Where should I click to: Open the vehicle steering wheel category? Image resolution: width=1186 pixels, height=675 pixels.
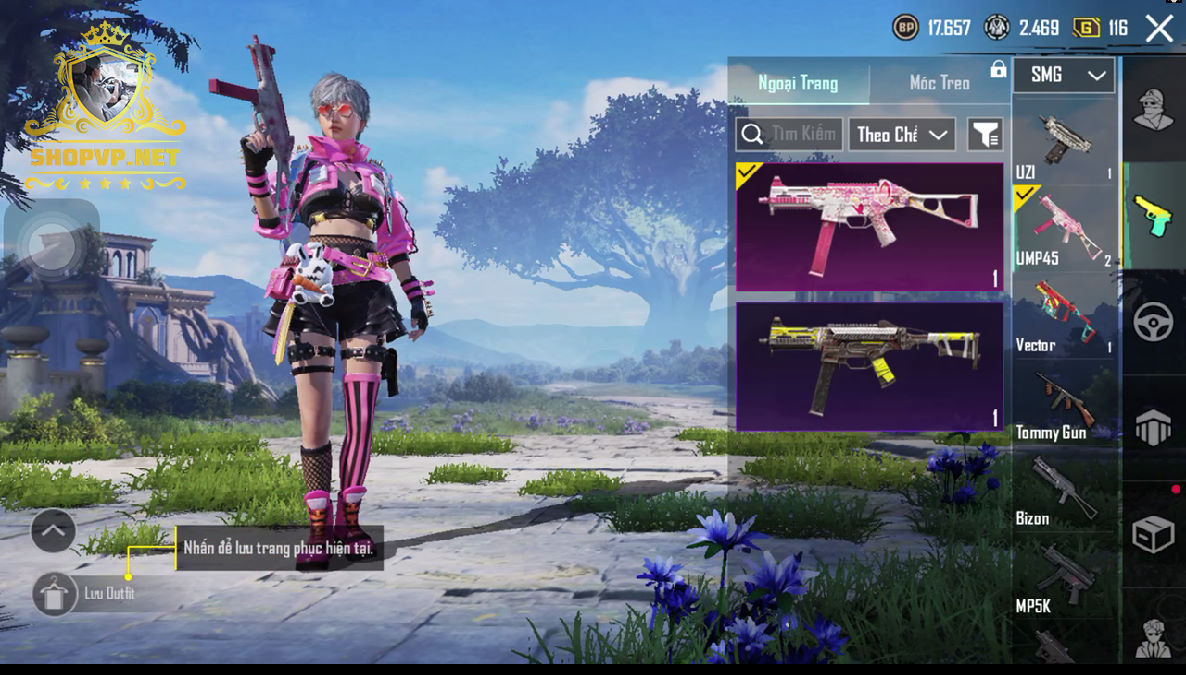click(1153, 323)
